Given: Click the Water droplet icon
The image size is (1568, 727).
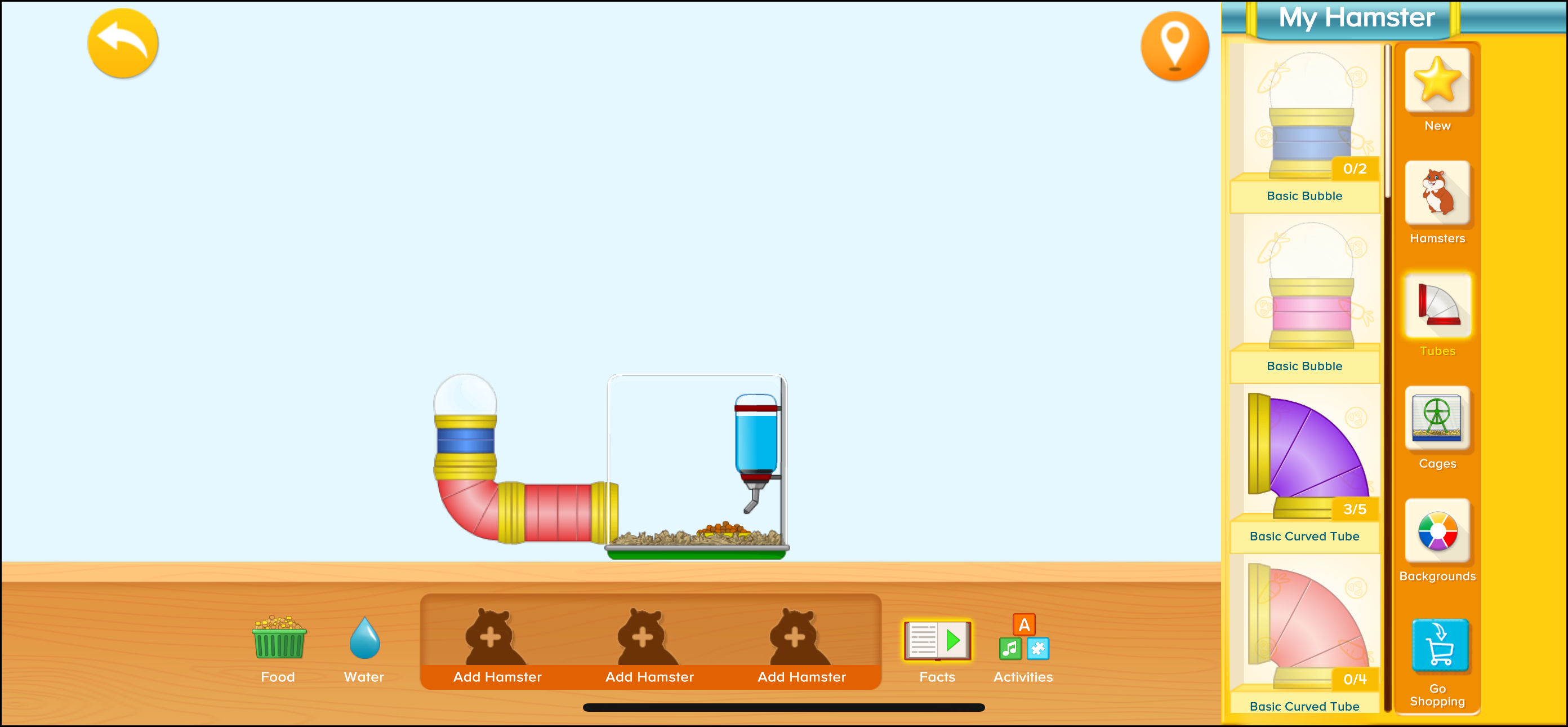Looking at the screenshot, I should (x=364, y=639).
